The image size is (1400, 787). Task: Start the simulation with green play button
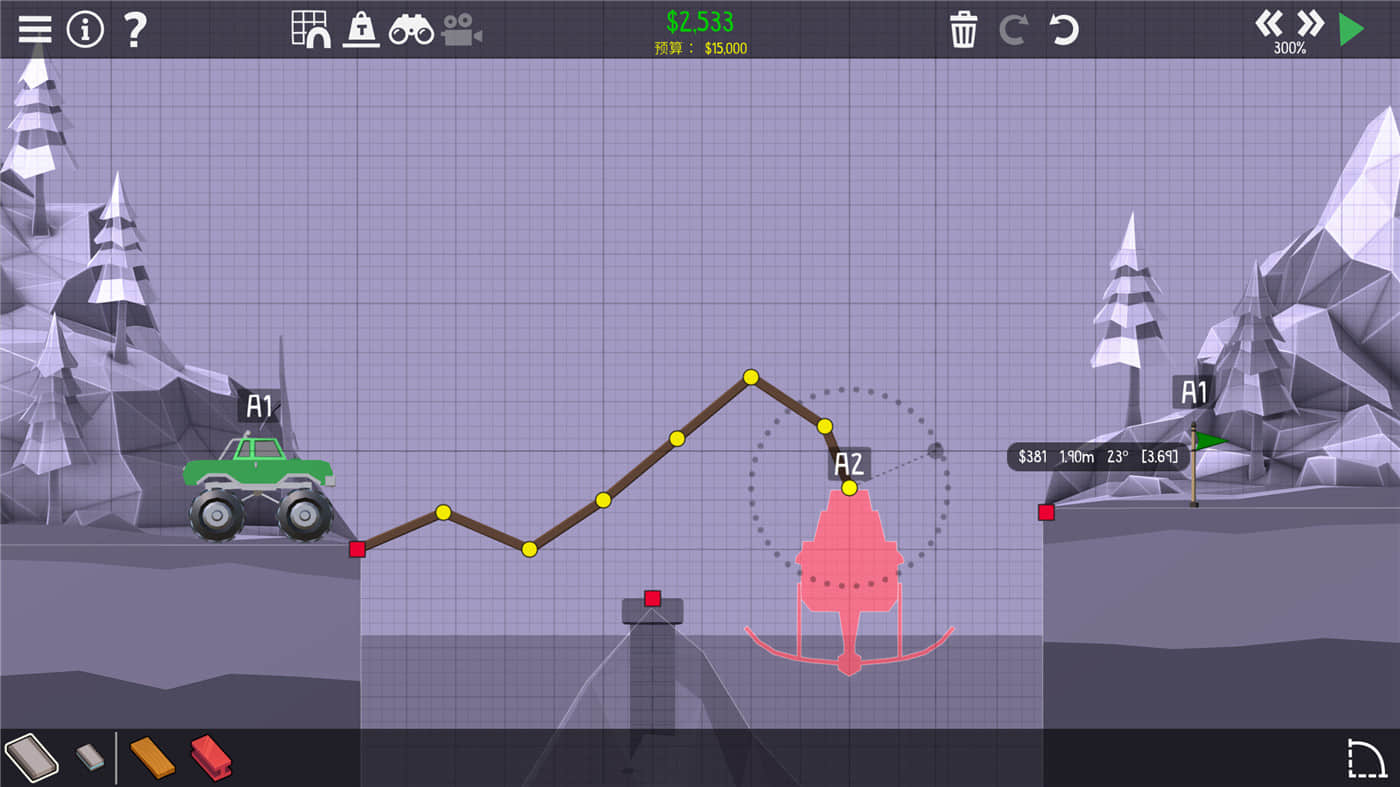pyautogui.click(x=1350, y=28)
